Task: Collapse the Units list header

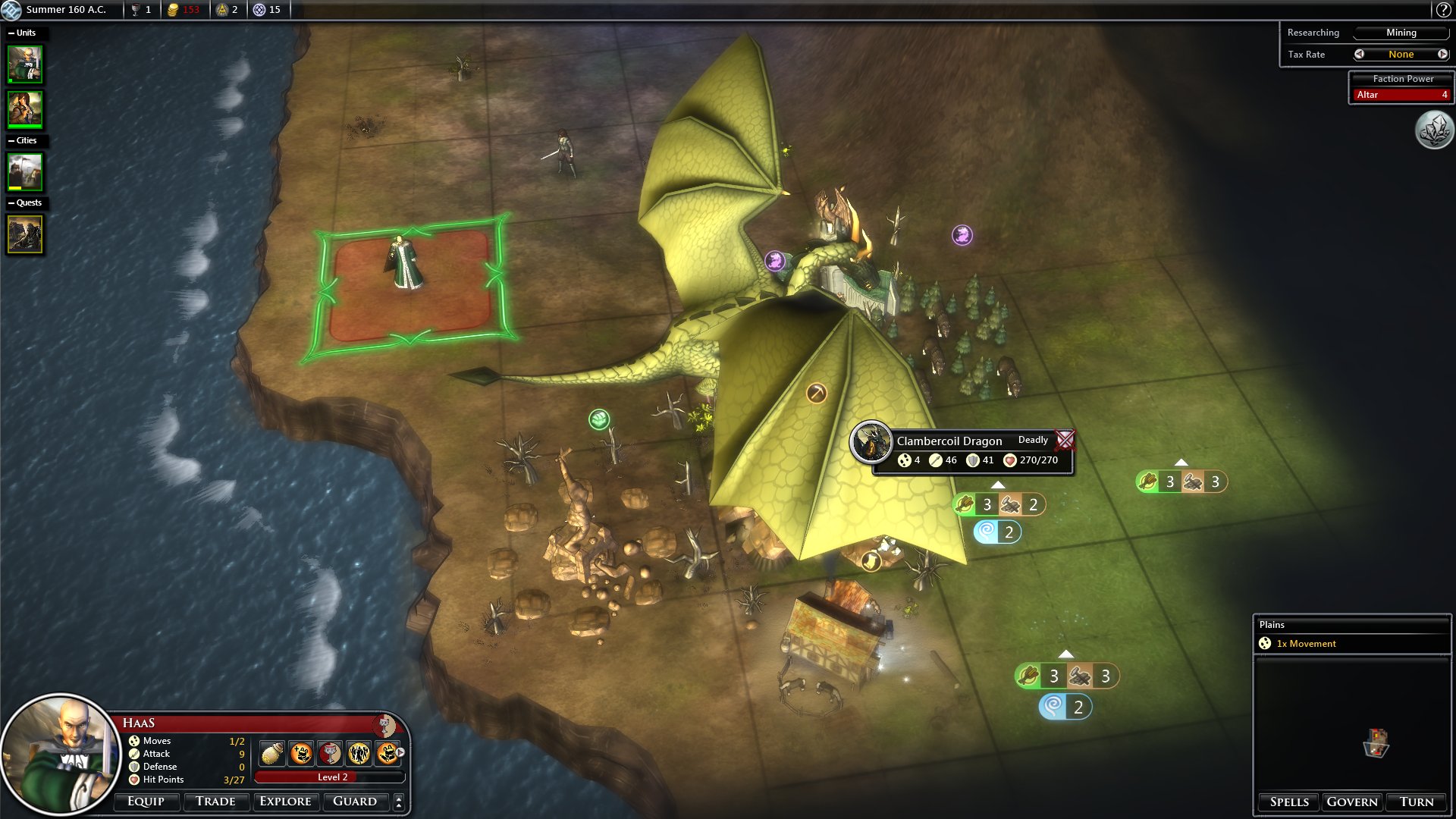Action: point(11,33)
